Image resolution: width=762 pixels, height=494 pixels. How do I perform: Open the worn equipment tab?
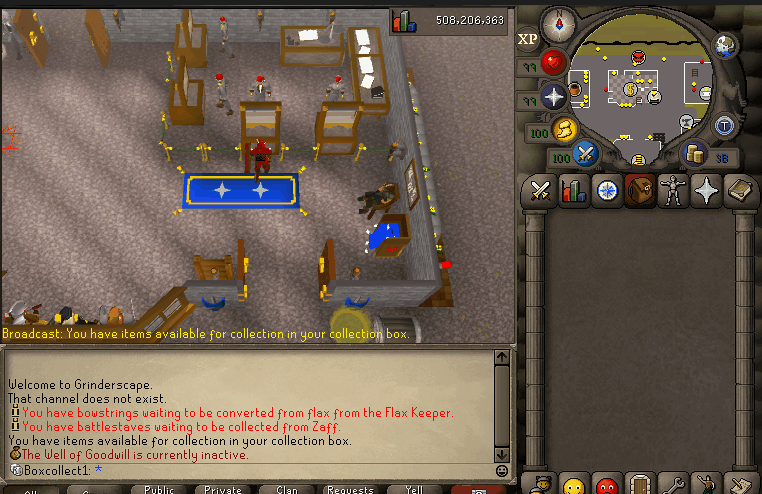[x=671, y=189]
